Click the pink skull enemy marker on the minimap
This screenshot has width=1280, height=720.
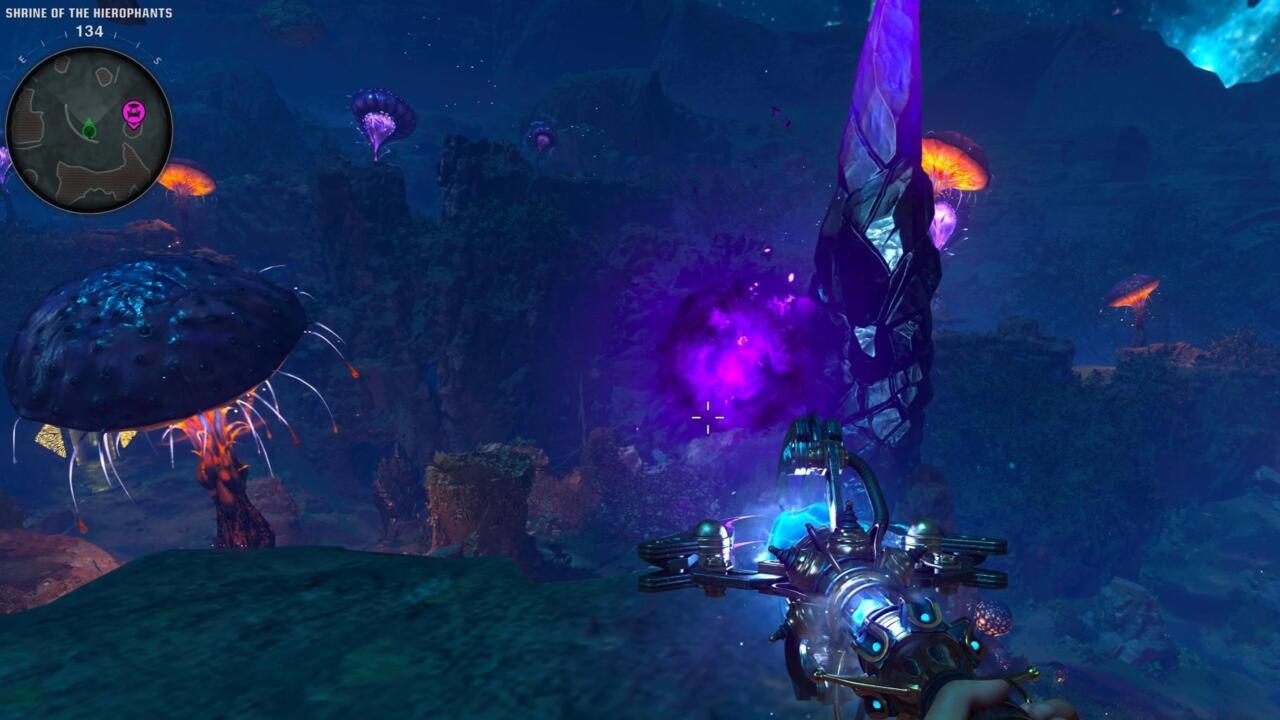click(x=134, y=112)
